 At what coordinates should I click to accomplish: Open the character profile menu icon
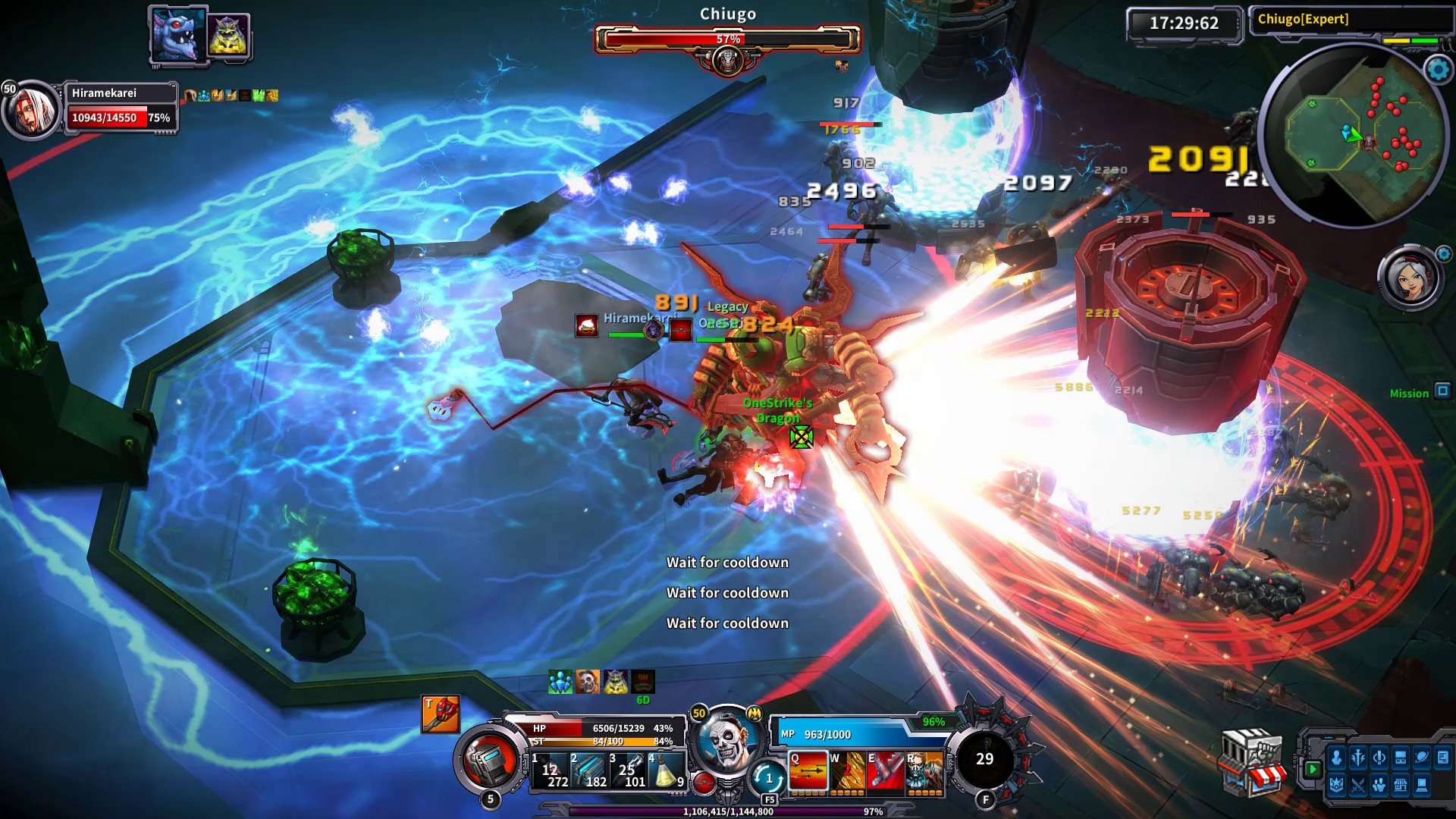1336,757
